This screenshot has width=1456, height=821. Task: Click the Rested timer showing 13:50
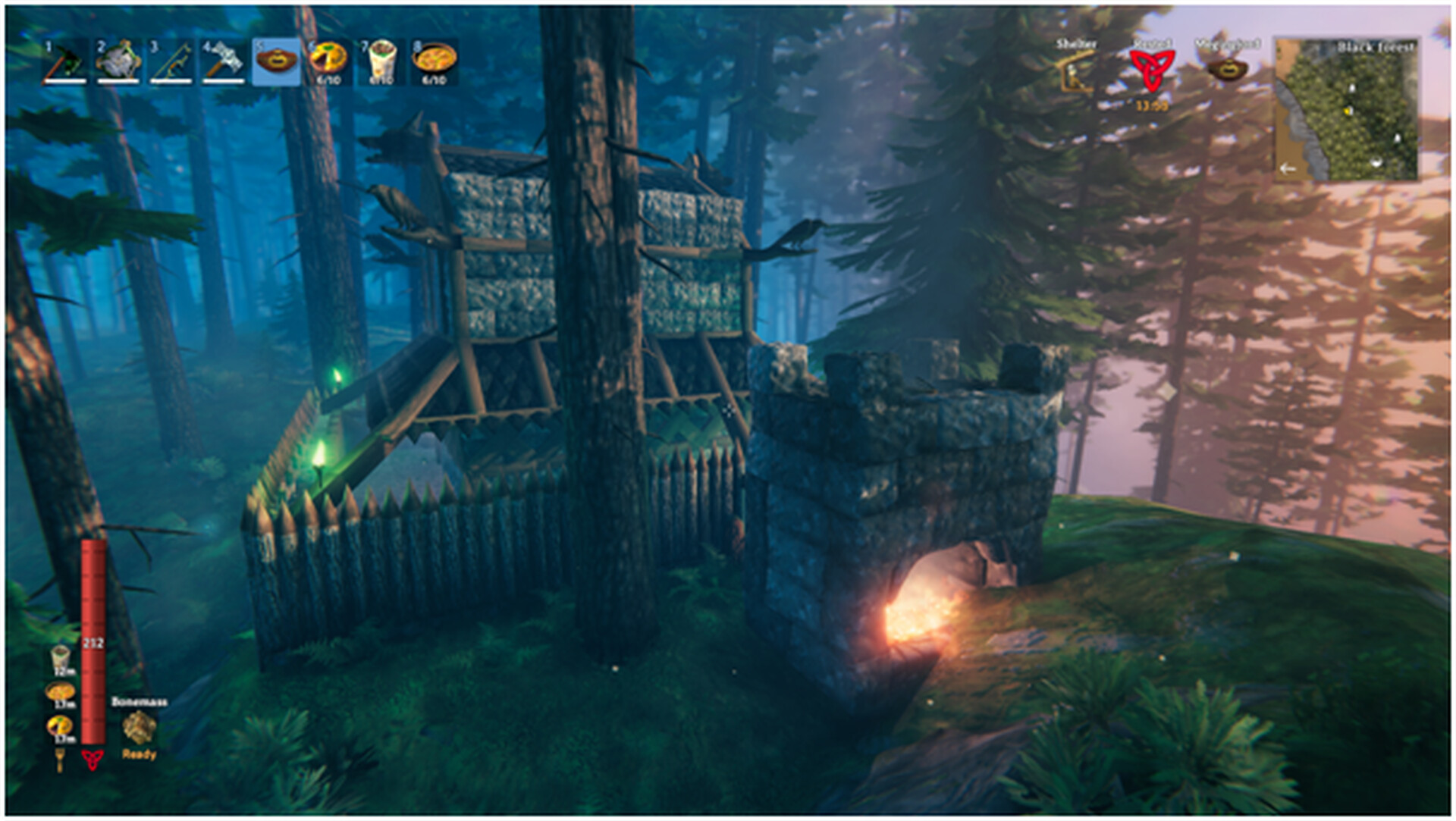pyautogui.click(x=1151, y=105)
